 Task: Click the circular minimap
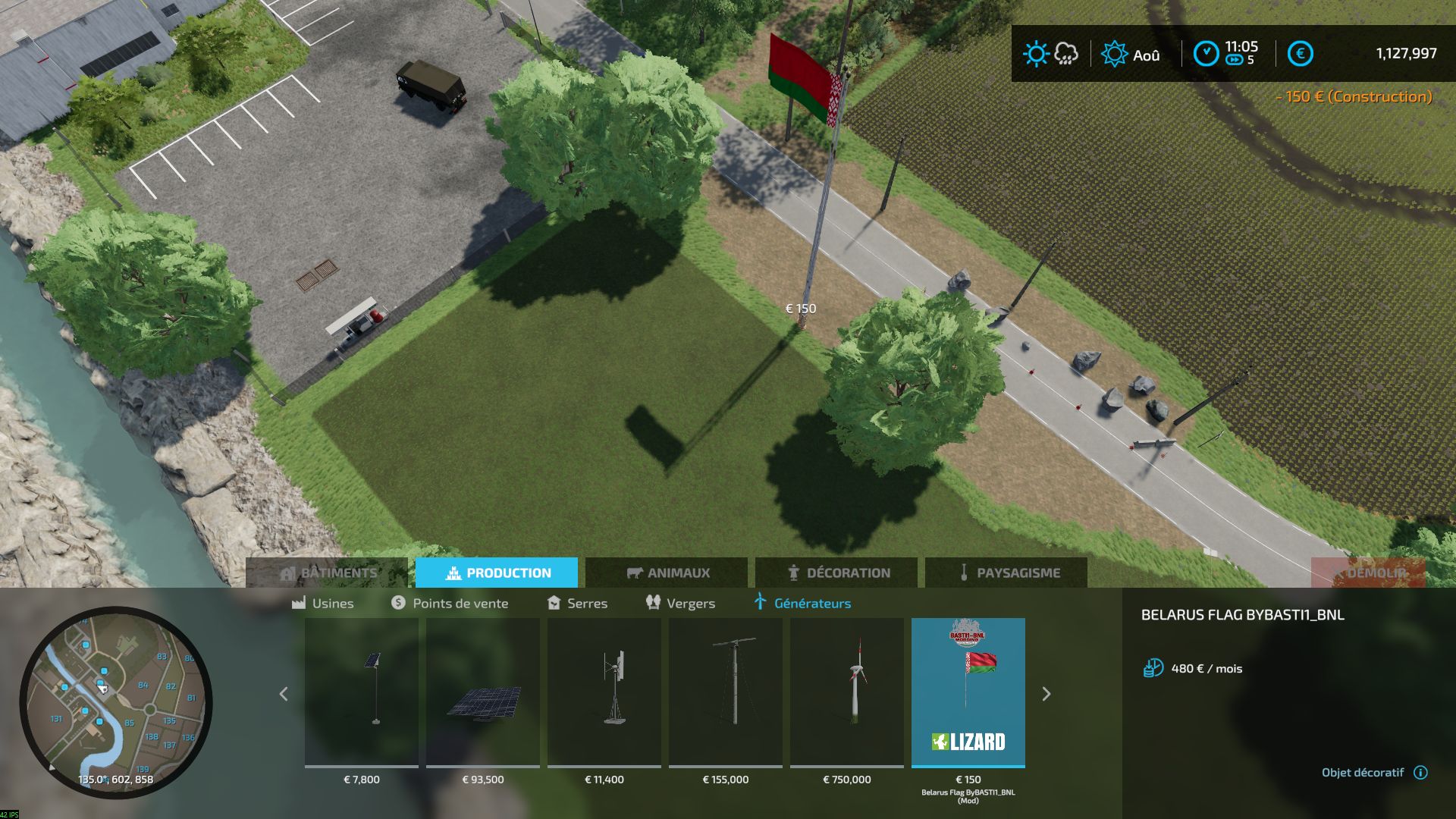tap(116, 702)
